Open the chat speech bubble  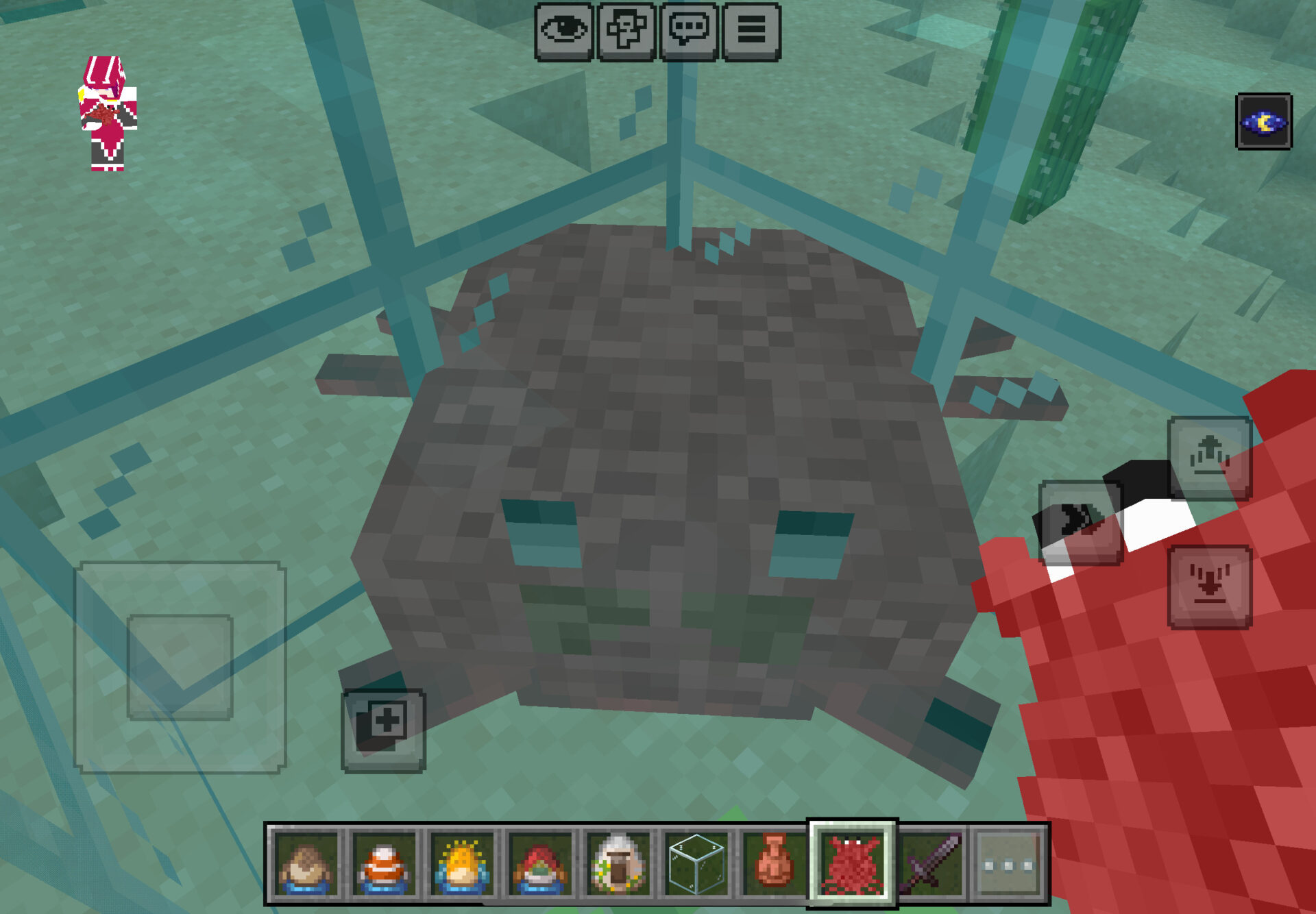click(x=689, y=32)
